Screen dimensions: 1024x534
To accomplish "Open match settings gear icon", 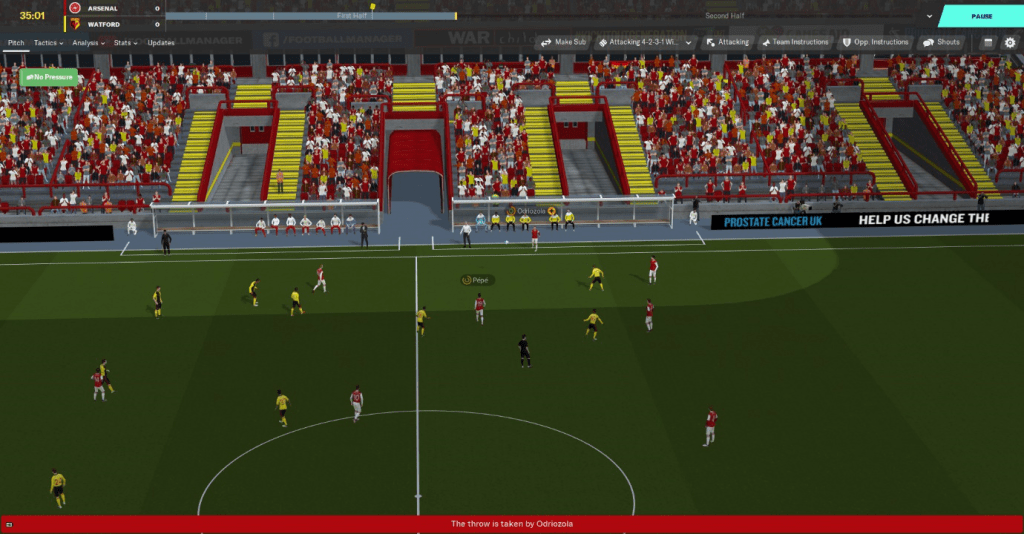I will pos(1009,43).
